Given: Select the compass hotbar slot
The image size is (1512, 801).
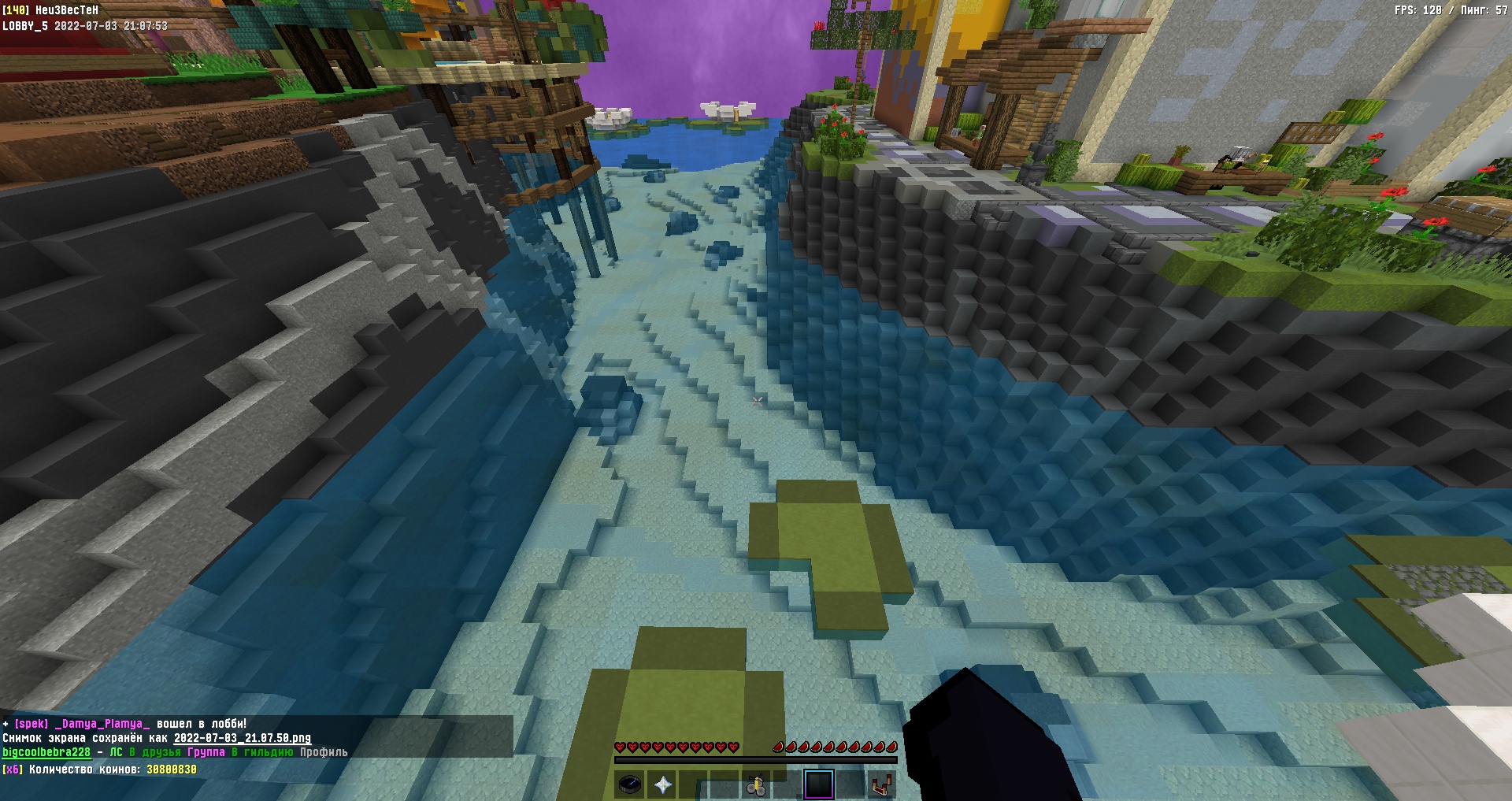Looking at the screenshot, I should (630, 784).
